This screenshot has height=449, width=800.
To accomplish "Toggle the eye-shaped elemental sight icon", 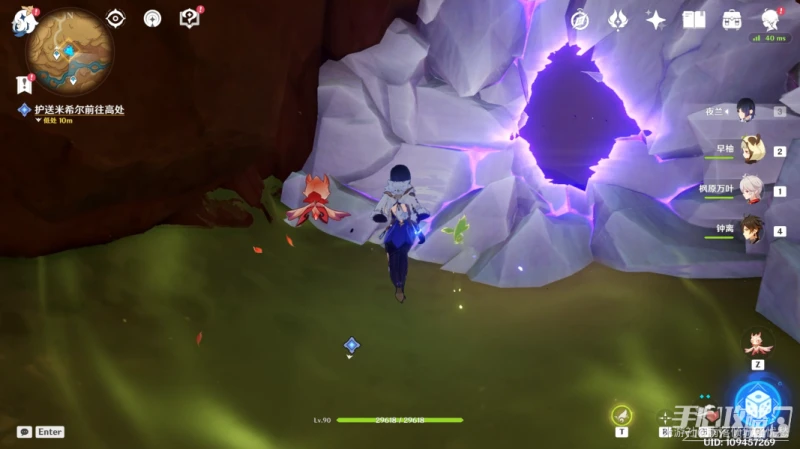I will (x=116, y=18).
